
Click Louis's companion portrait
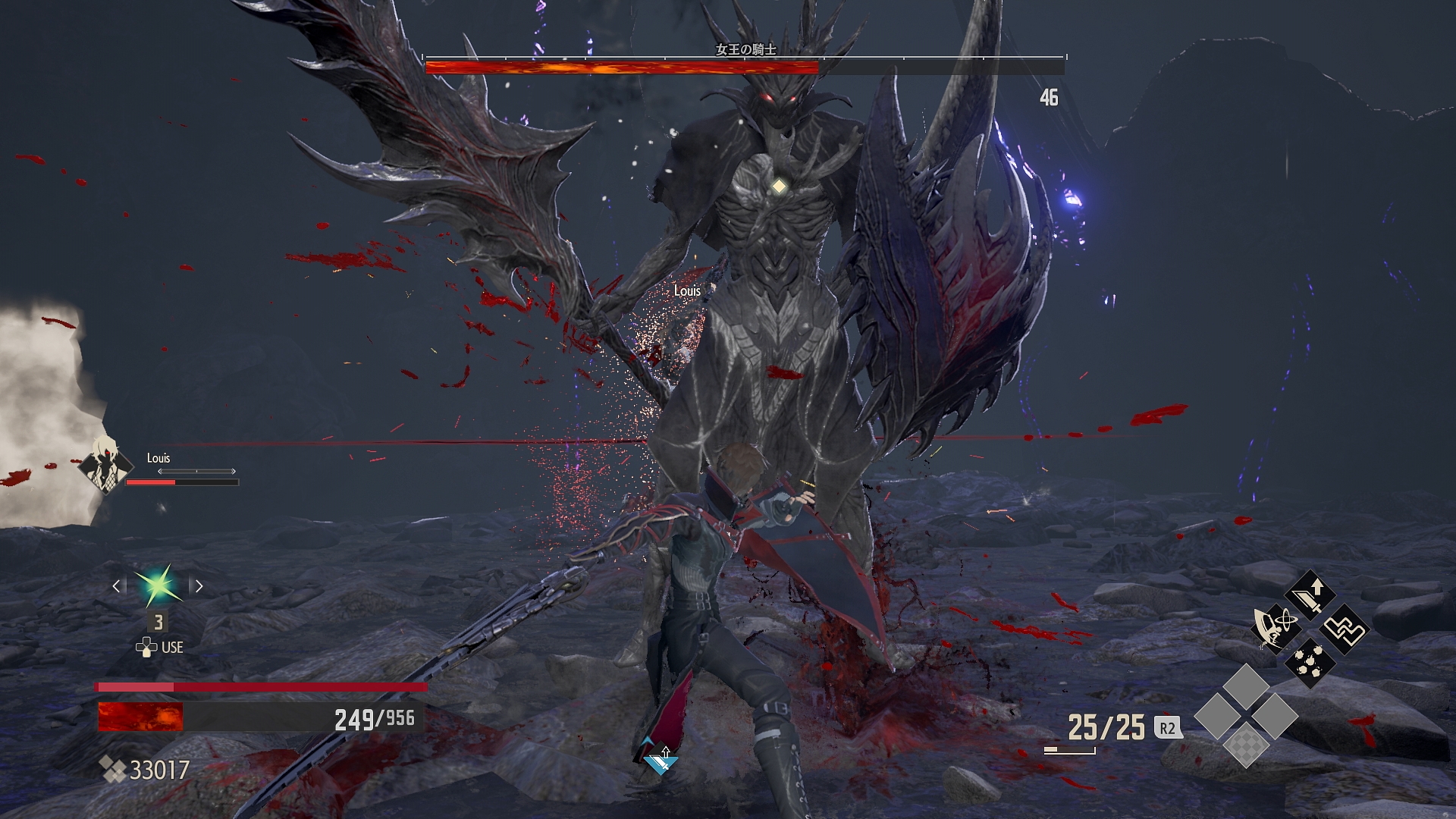pyautogui.click(x=107, y=464)
